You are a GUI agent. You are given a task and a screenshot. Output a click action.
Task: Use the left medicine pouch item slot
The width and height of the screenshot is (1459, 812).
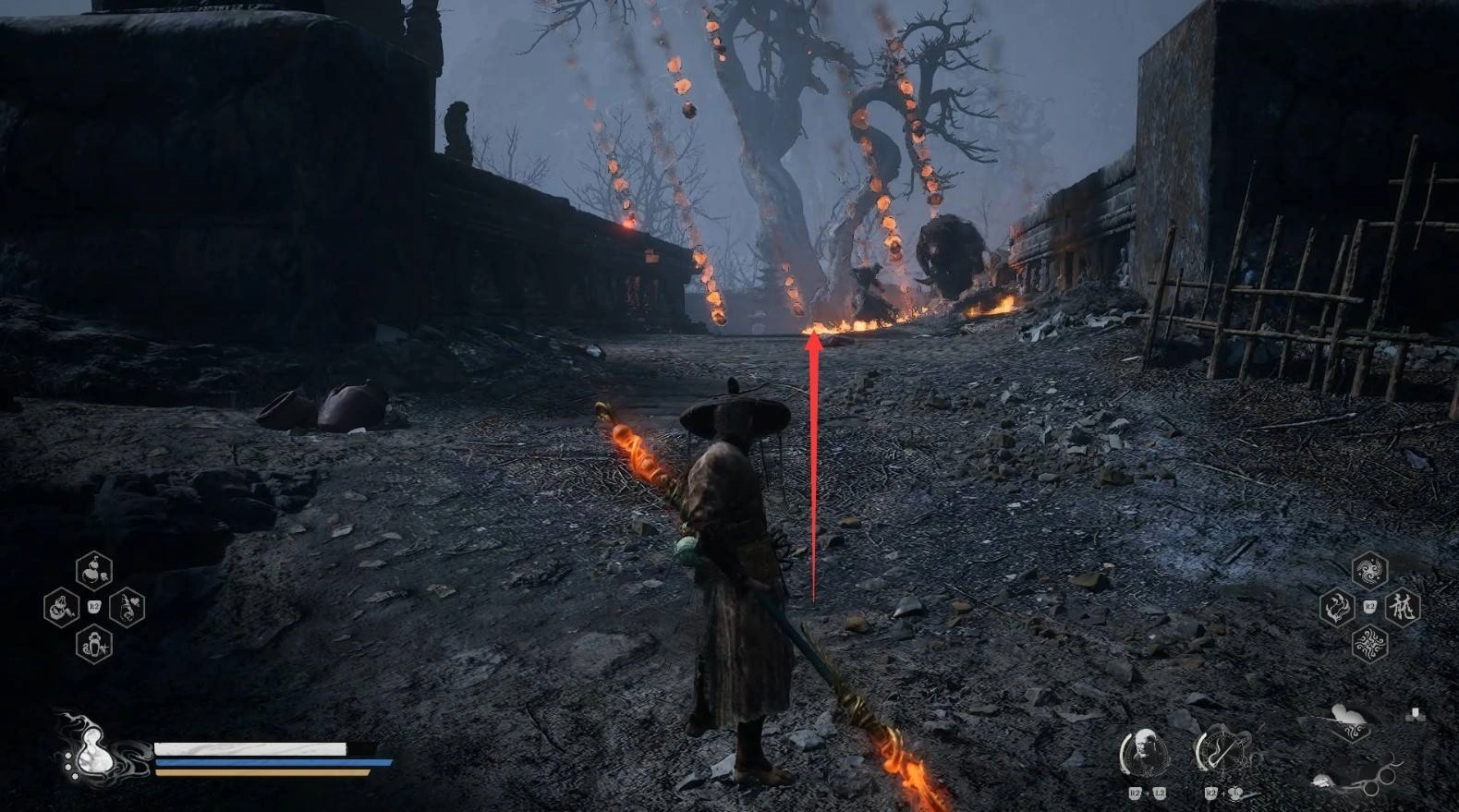click(x=61, y=608)
